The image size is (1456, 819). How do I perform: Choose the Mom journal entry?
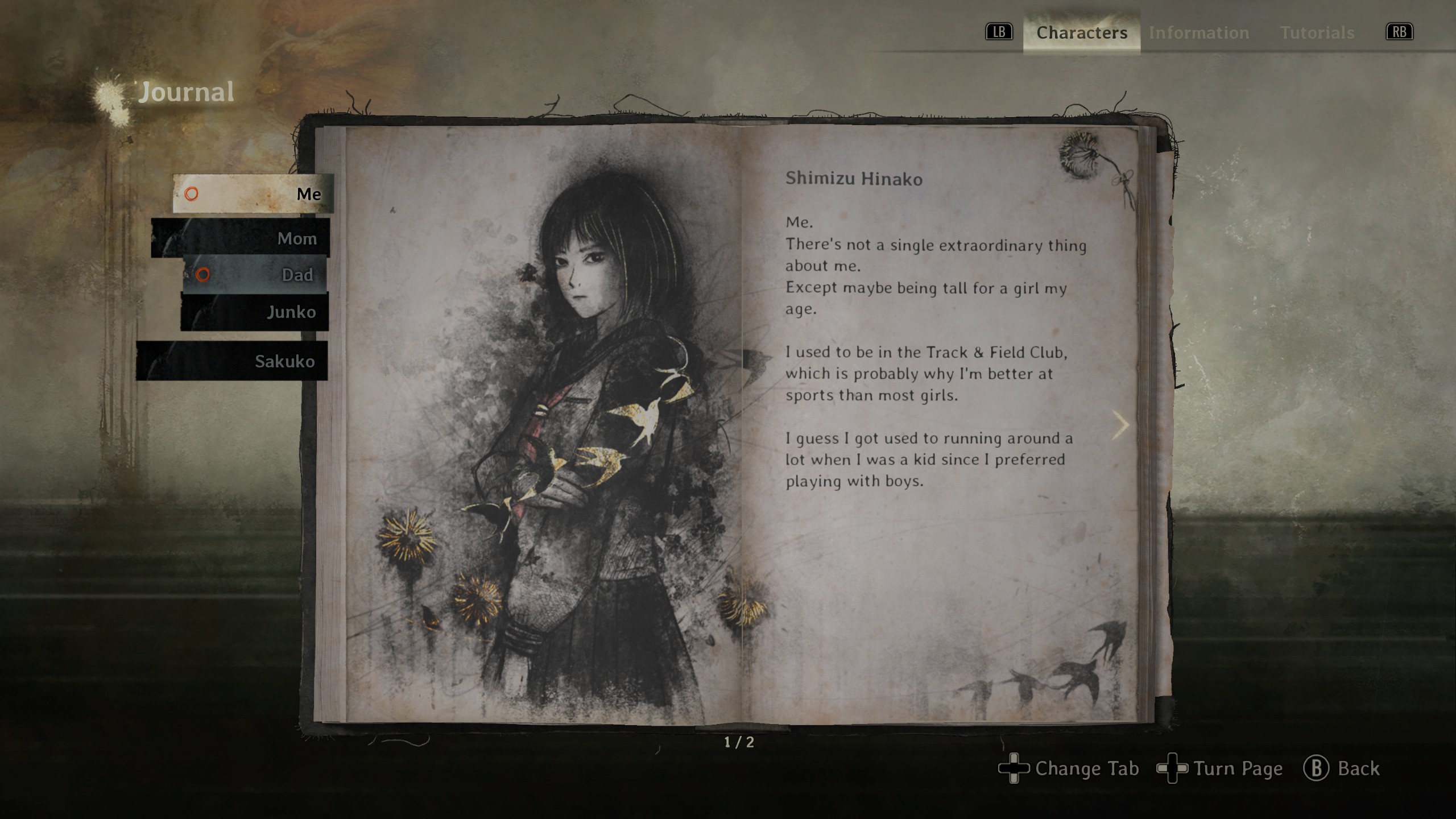[x=241, y=238]
